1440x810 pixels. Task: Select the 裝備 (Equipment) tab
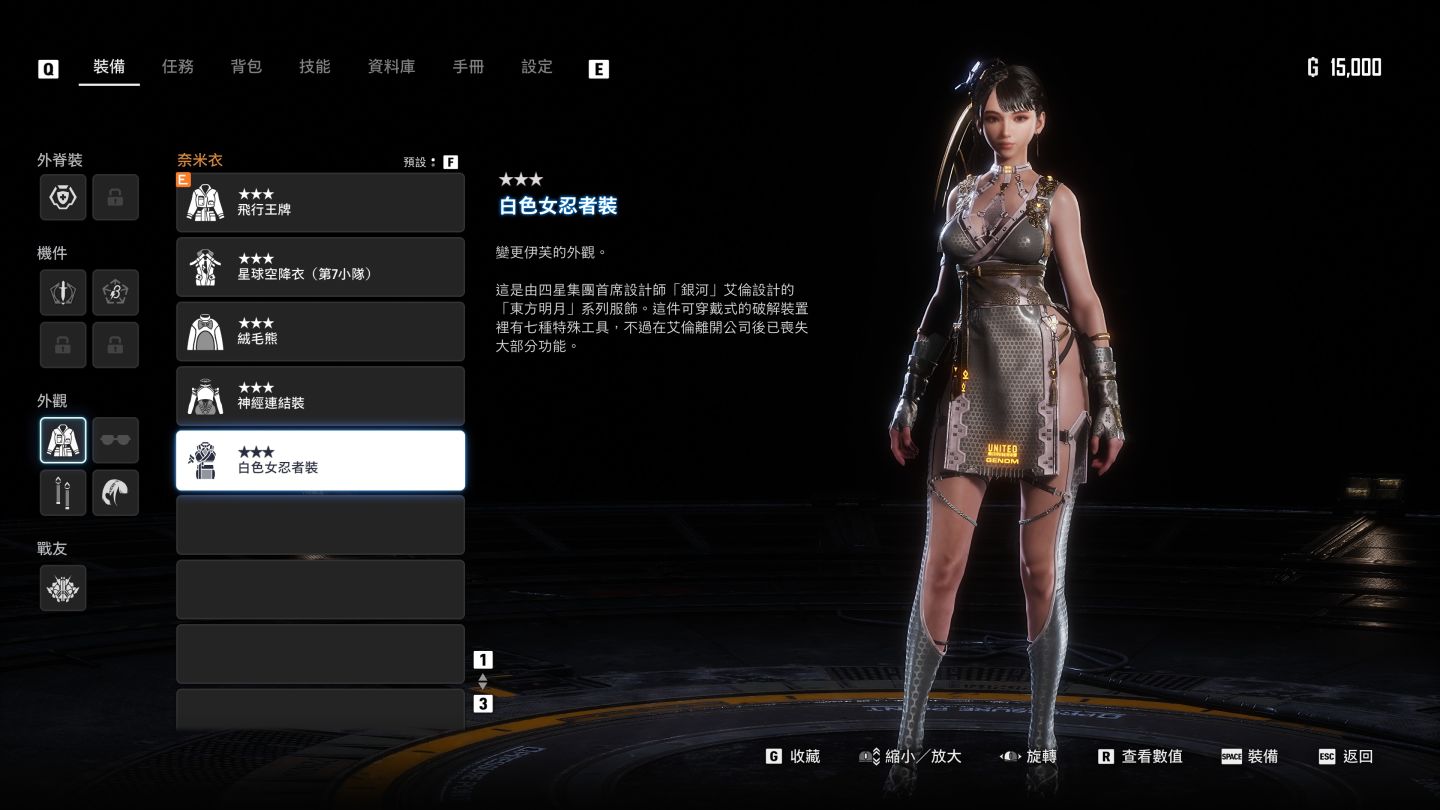click(x=109, y=67)
